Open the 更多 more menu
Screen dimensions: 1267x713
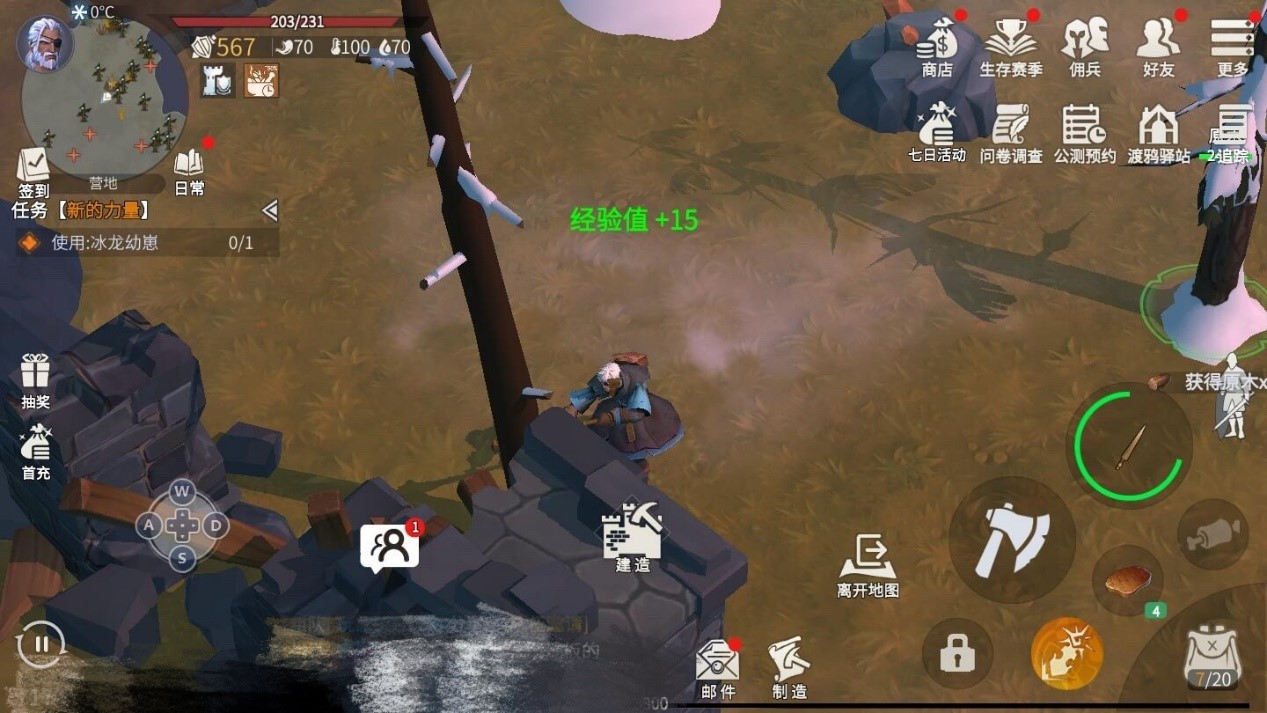coord(1232,45)
